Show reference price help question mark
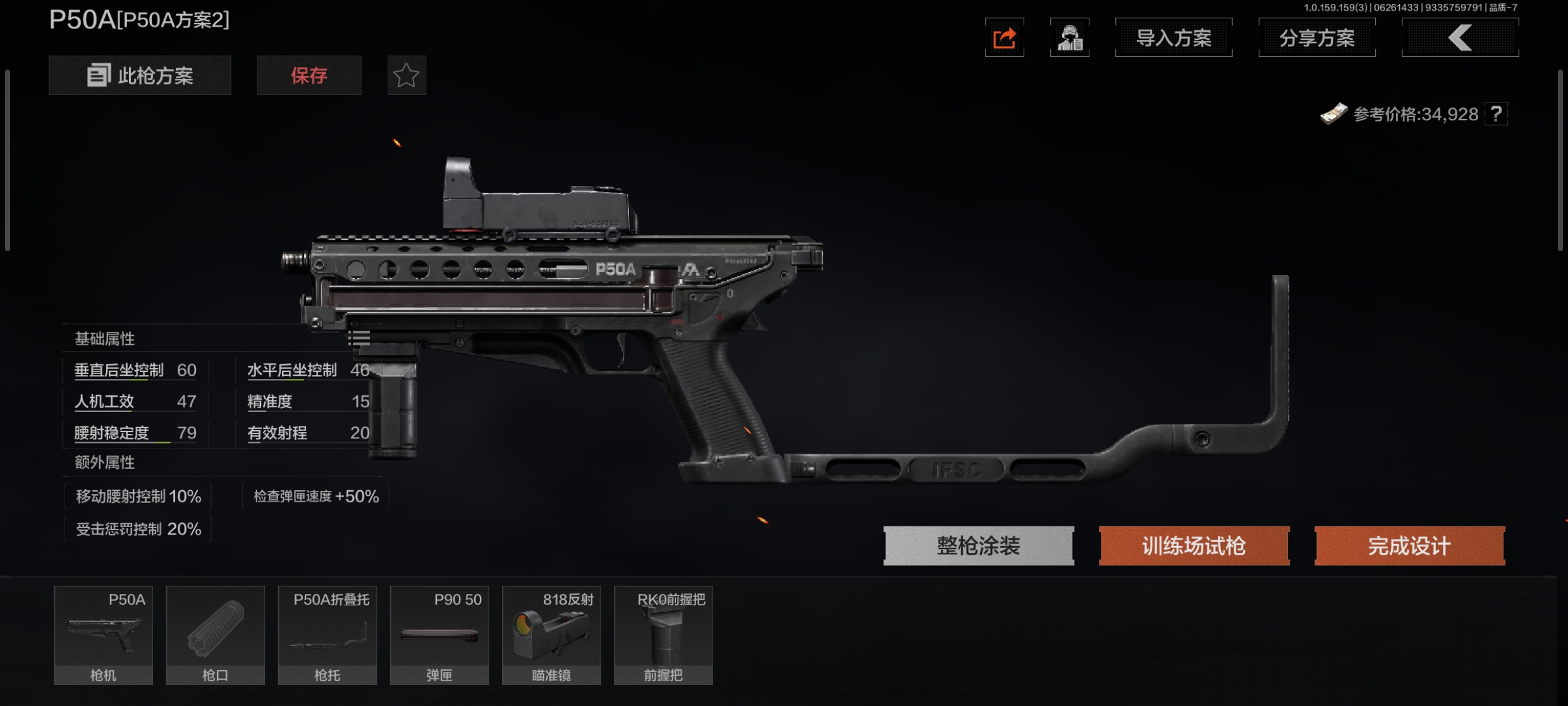The width and height of the screenshot is (1568, 706). (1496, 114)
